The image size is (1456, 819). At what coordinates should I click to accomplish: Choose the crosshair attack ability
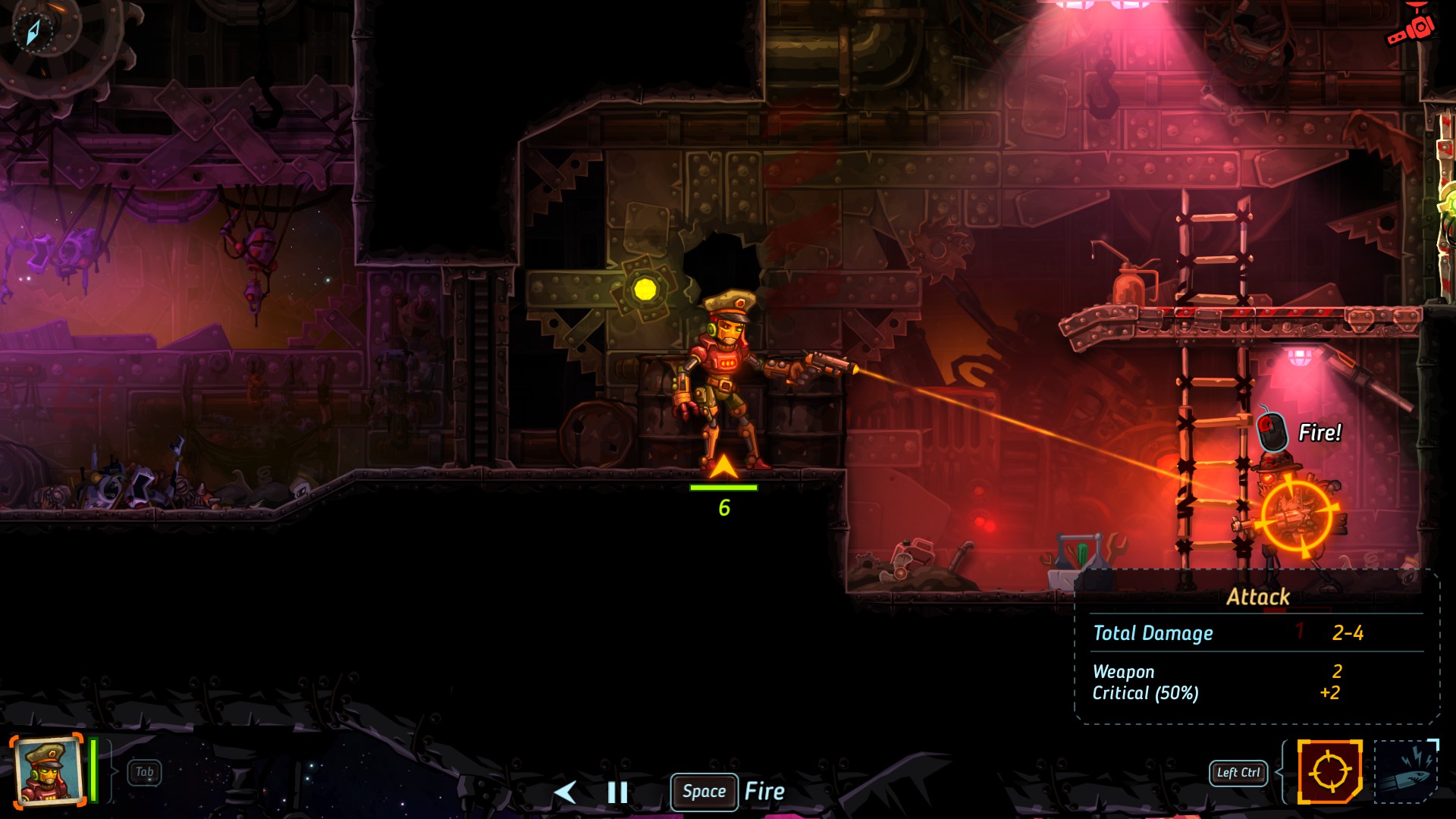click(1329, 772)
